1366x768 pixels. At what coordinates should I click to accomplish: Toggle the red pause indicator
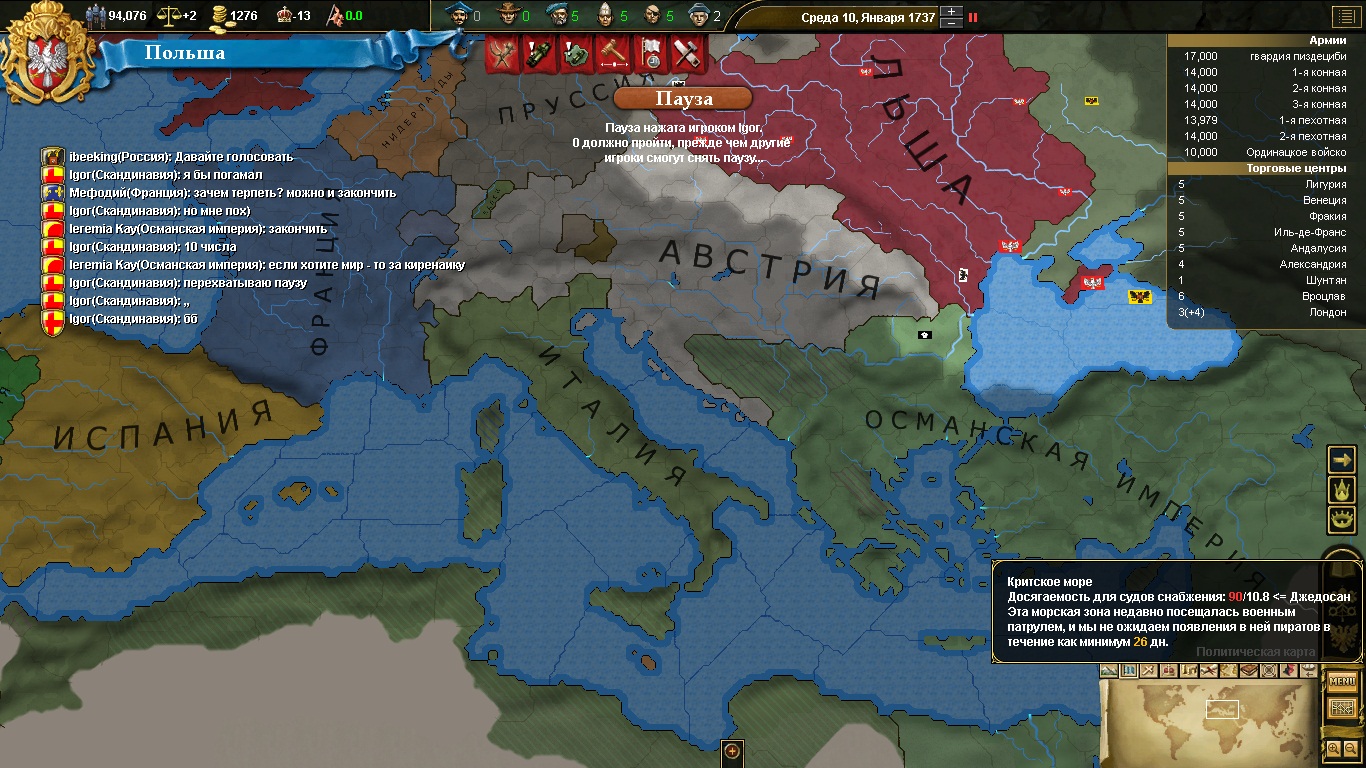pos(973,17)
